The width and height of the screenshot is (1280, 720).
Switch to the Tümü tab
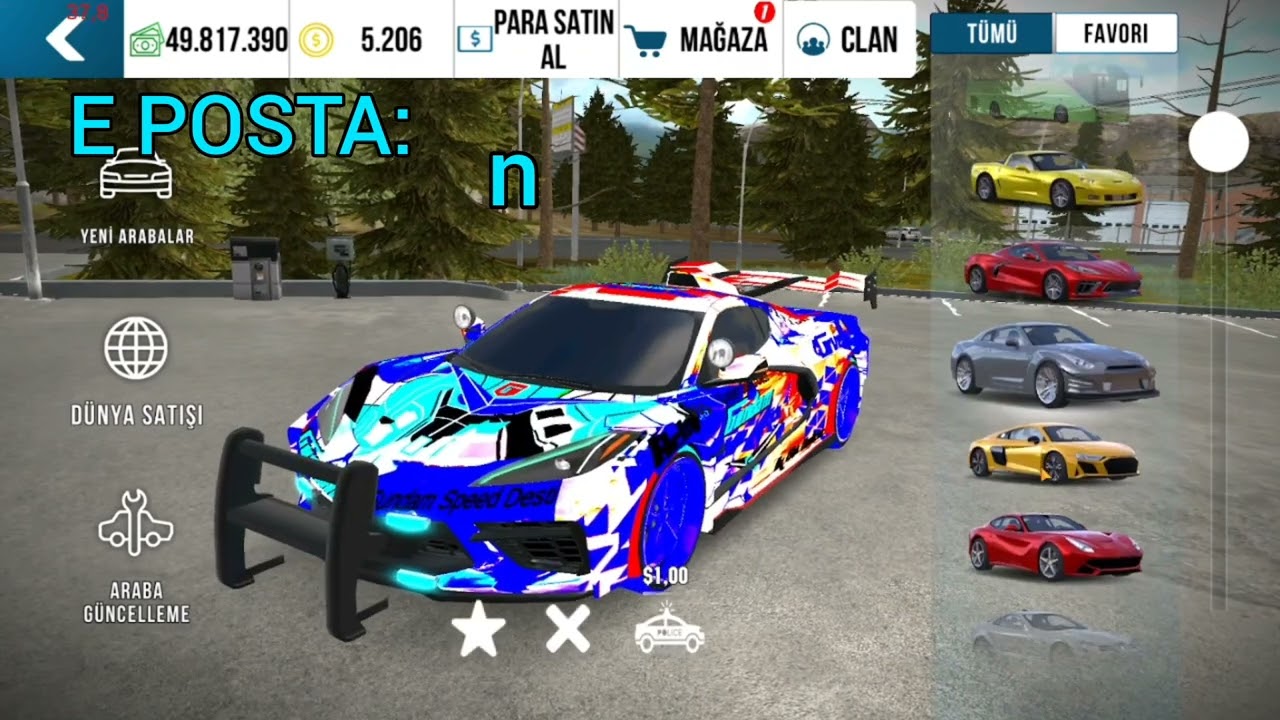[991, 34]
